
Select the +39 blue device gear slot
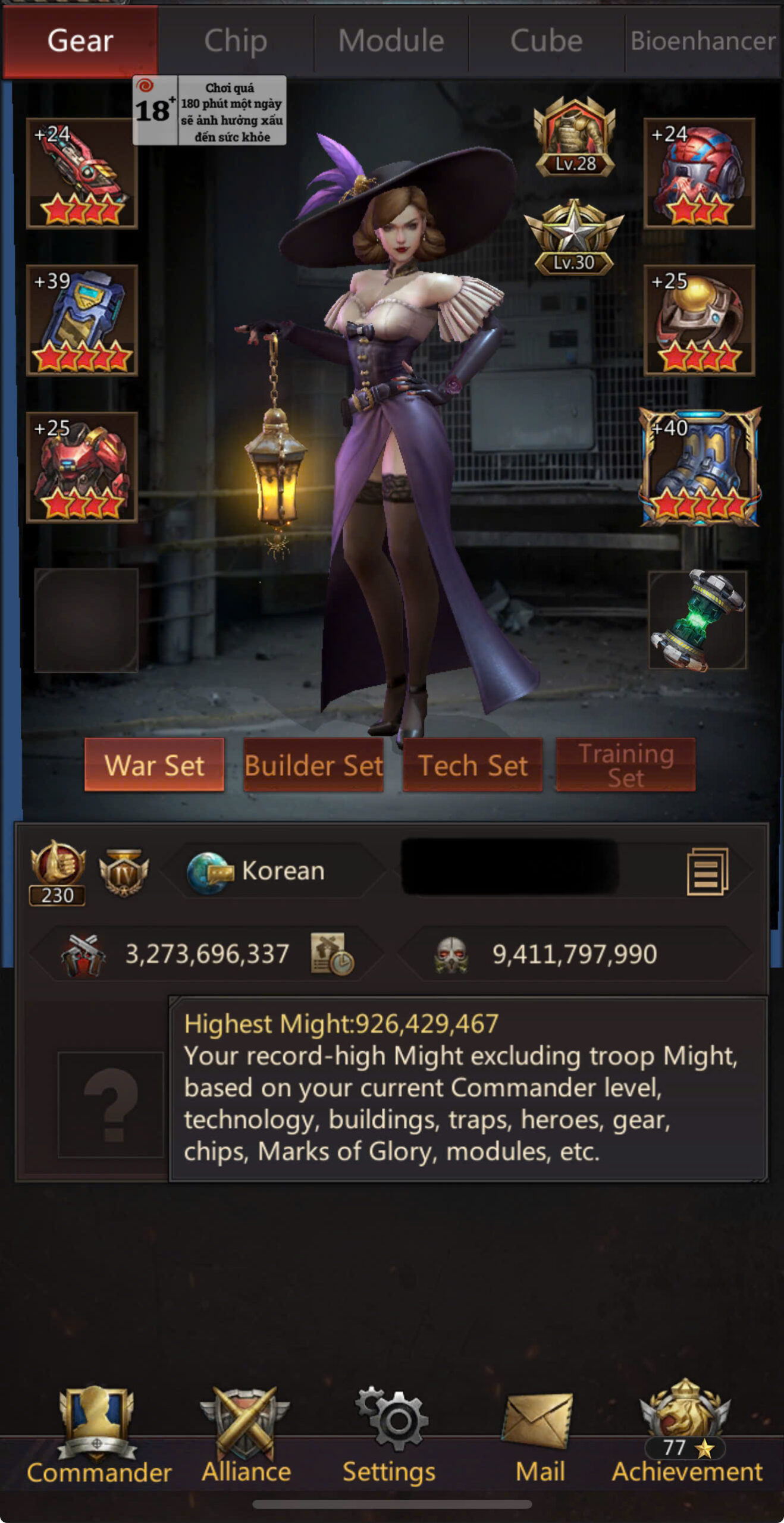(x=82, y=320)
